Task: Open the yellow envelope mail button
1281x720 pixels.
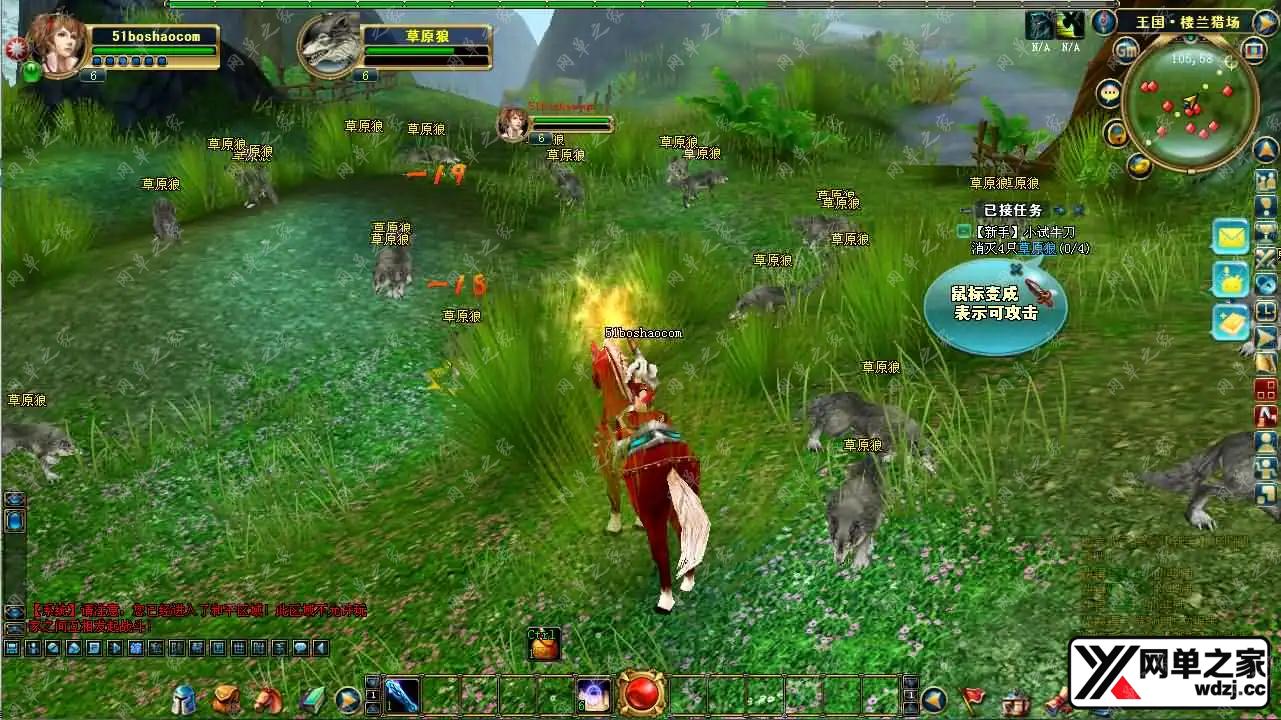Action: [x=1231, y=237]
